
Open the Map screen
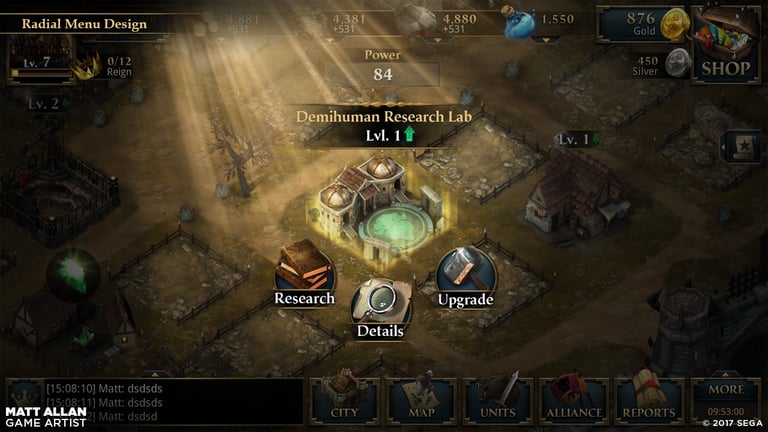pos(421,399)
